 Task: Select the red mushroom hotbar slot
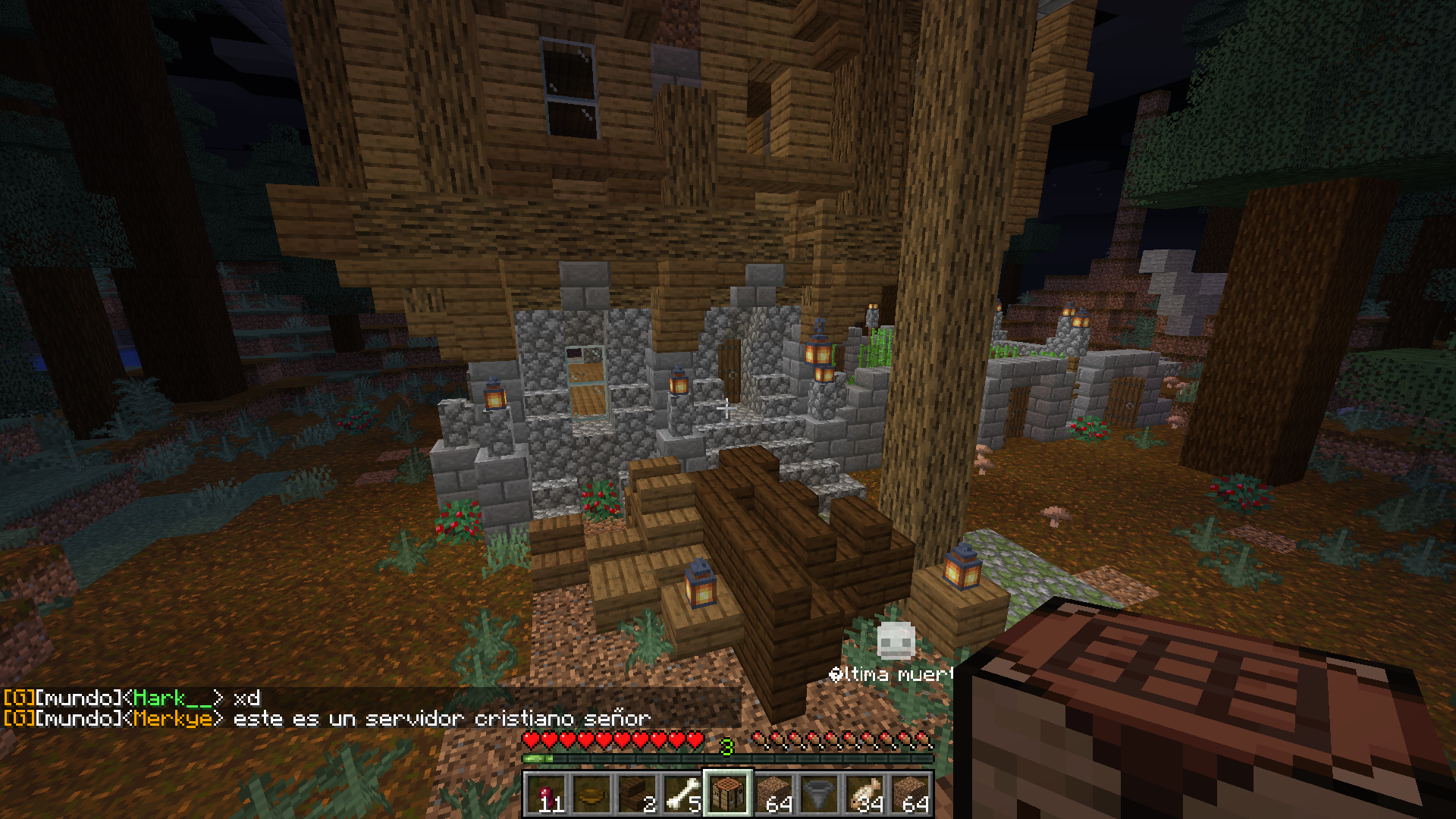(546, 794)
